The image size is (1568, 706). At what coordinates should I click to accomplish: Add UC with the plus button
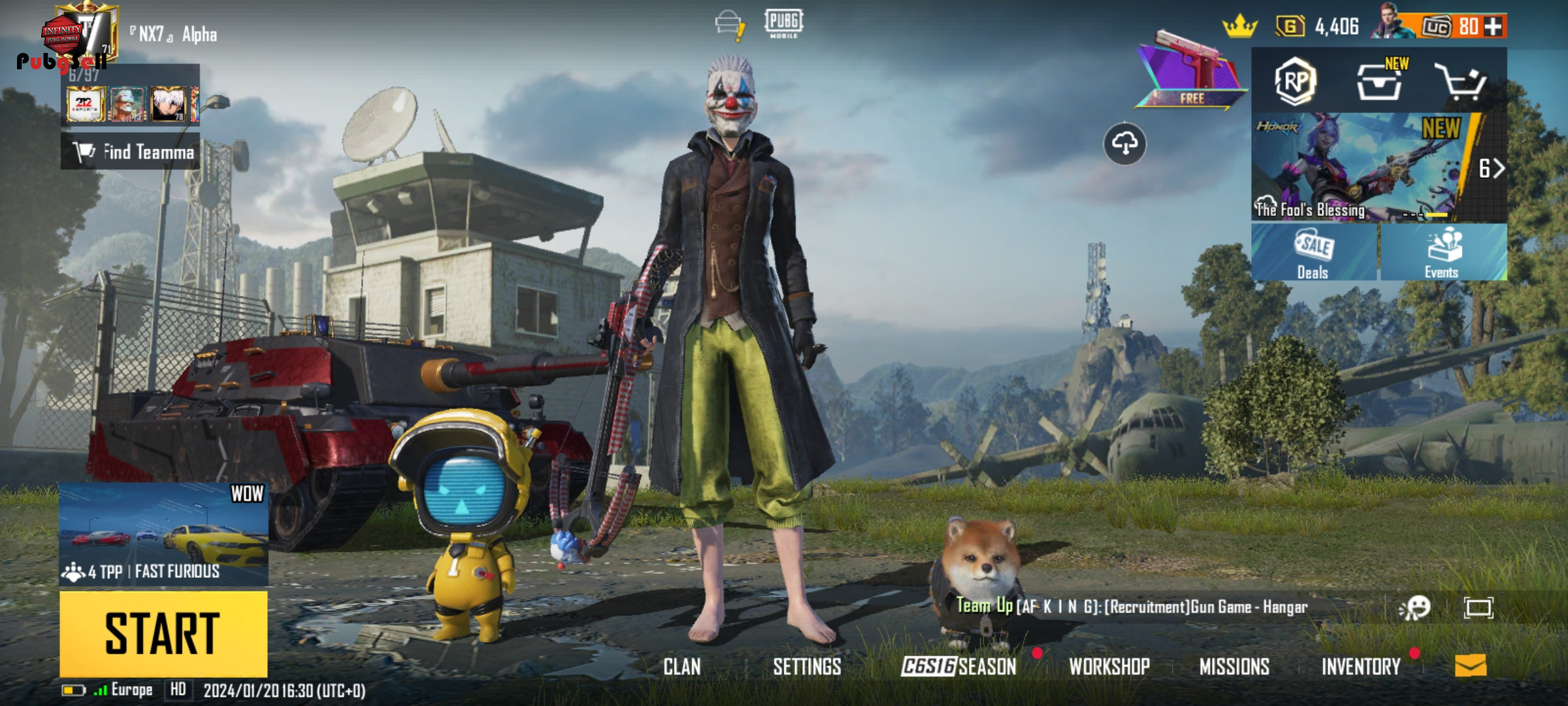(x=1493, y=27)
